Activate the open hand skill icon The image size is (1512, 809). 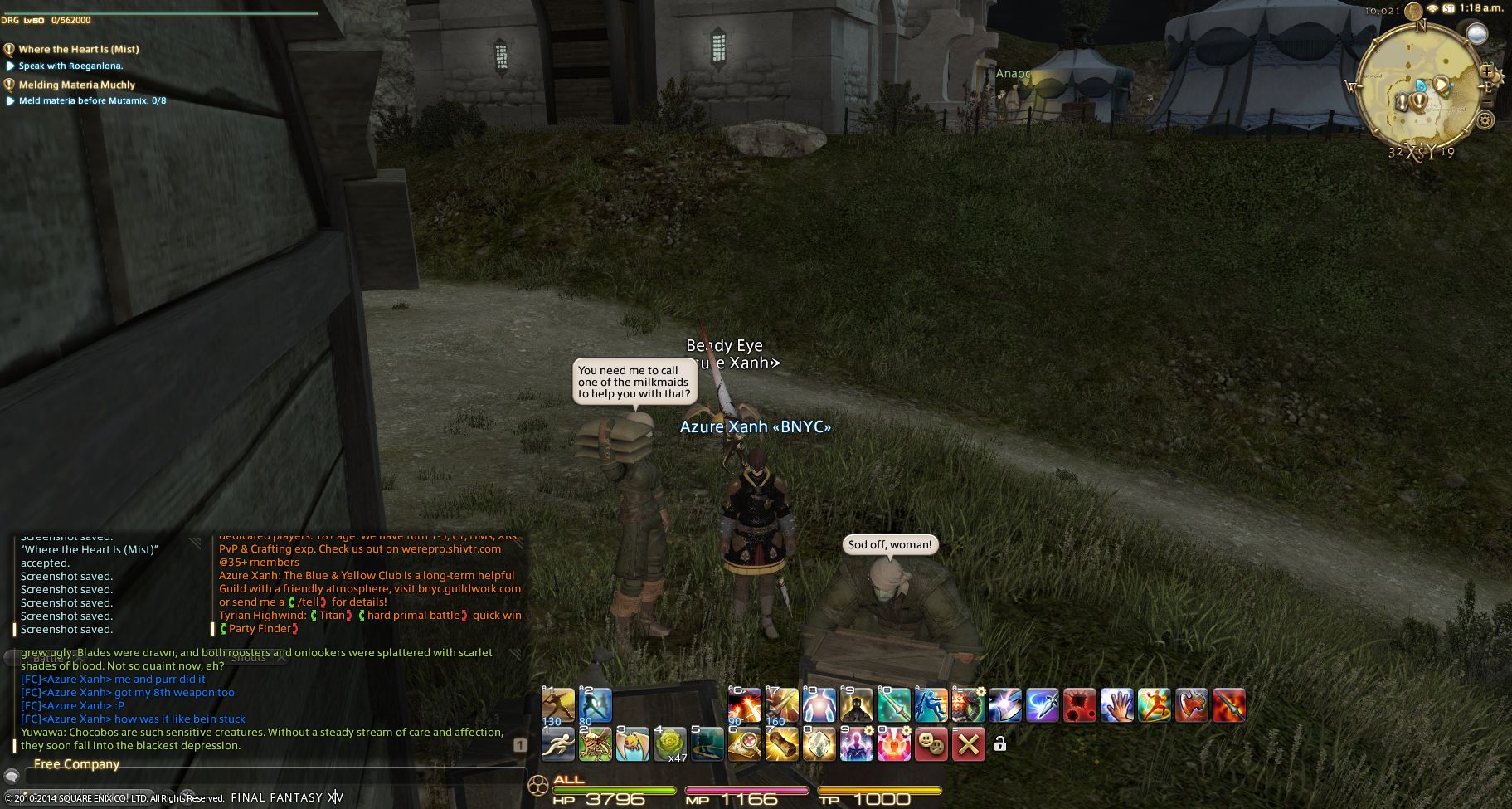tap(1116, 705)
